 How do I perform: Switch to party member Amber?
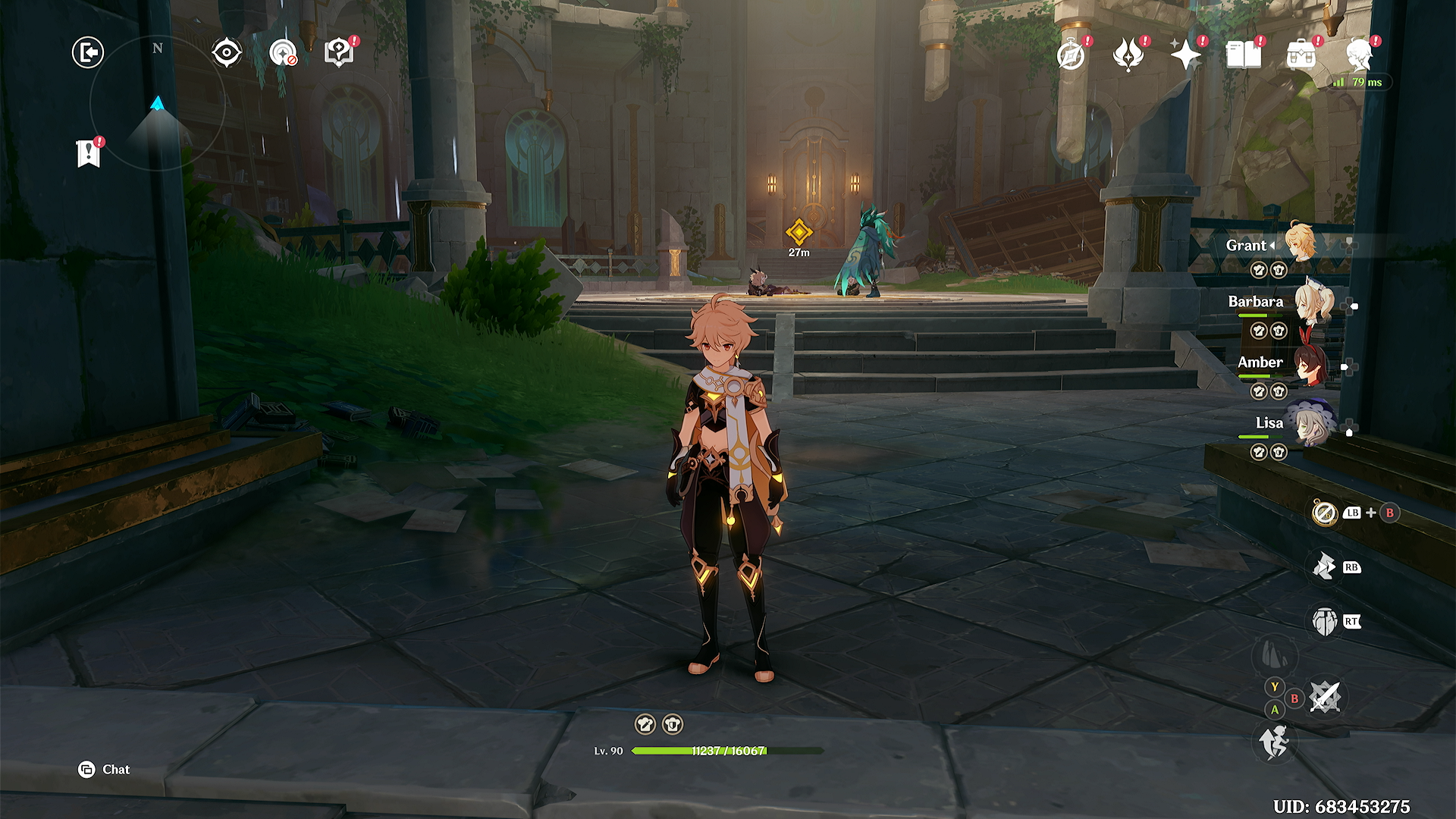coord(1310,365)
